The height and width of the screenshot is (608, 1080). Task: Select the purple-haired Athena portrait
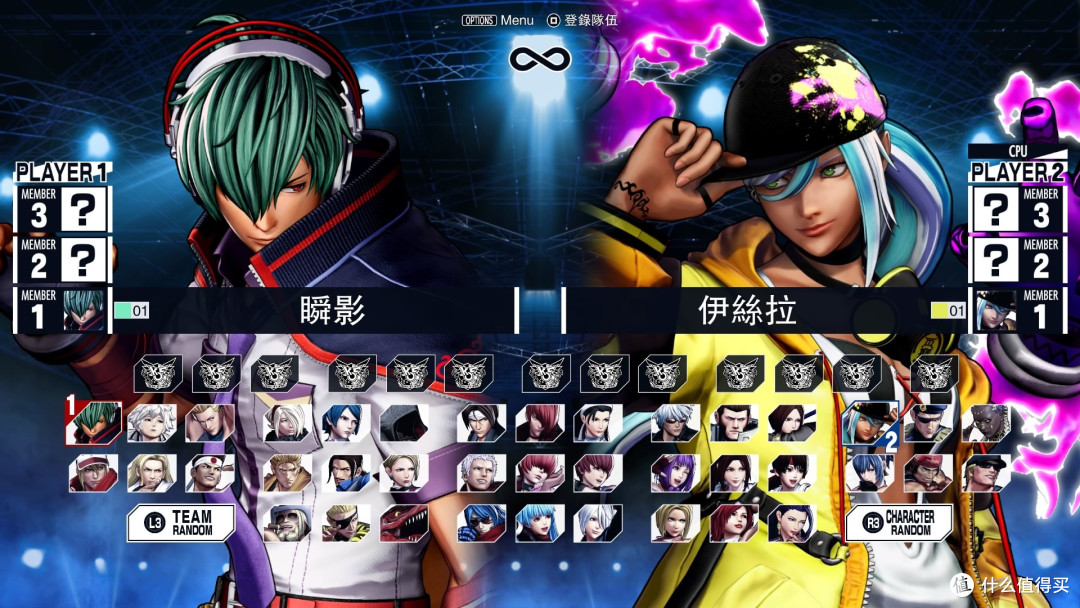pos(675,473)
